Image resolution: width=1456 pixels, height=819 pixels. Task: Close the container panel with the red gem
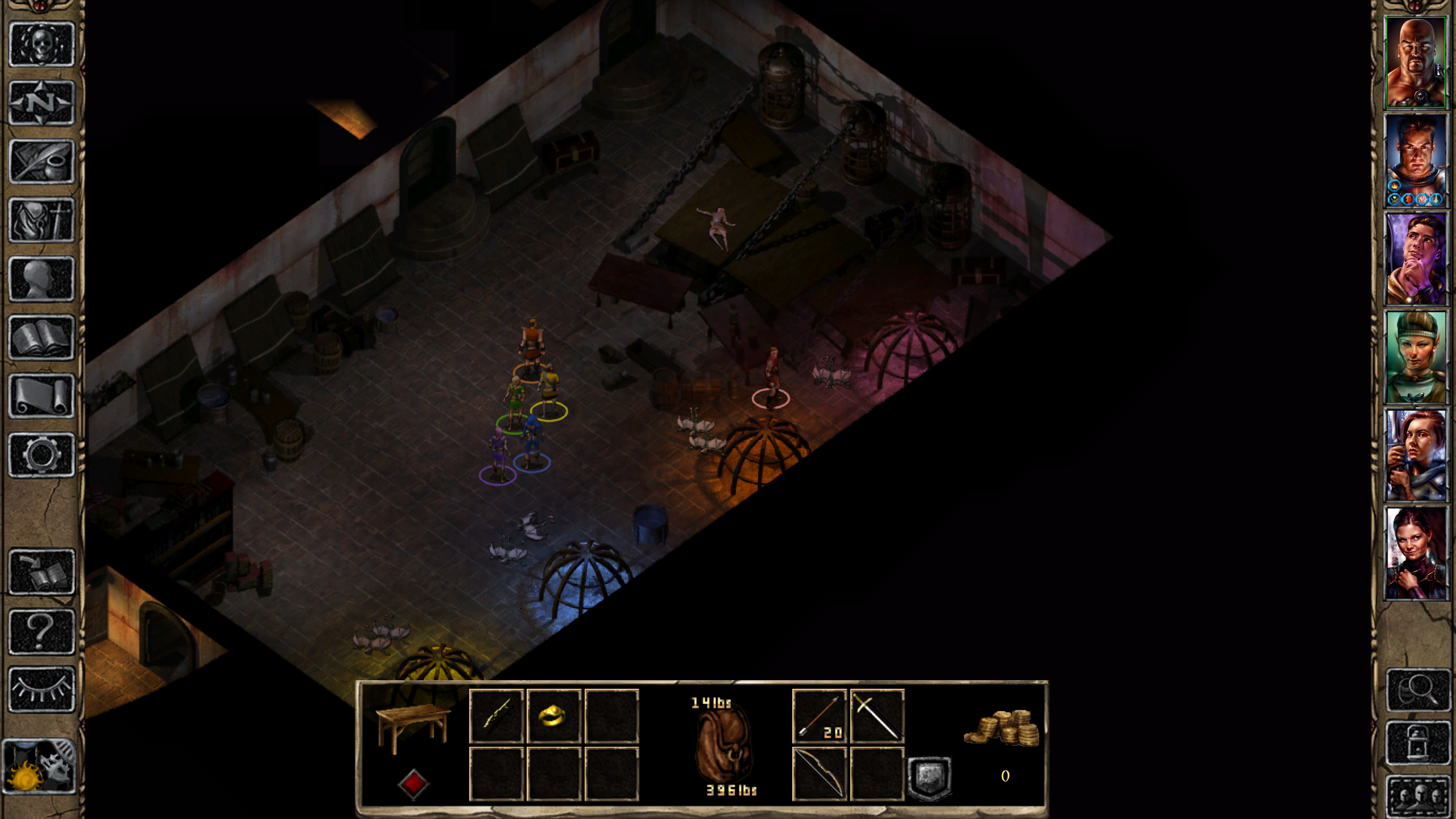[413, 784]
